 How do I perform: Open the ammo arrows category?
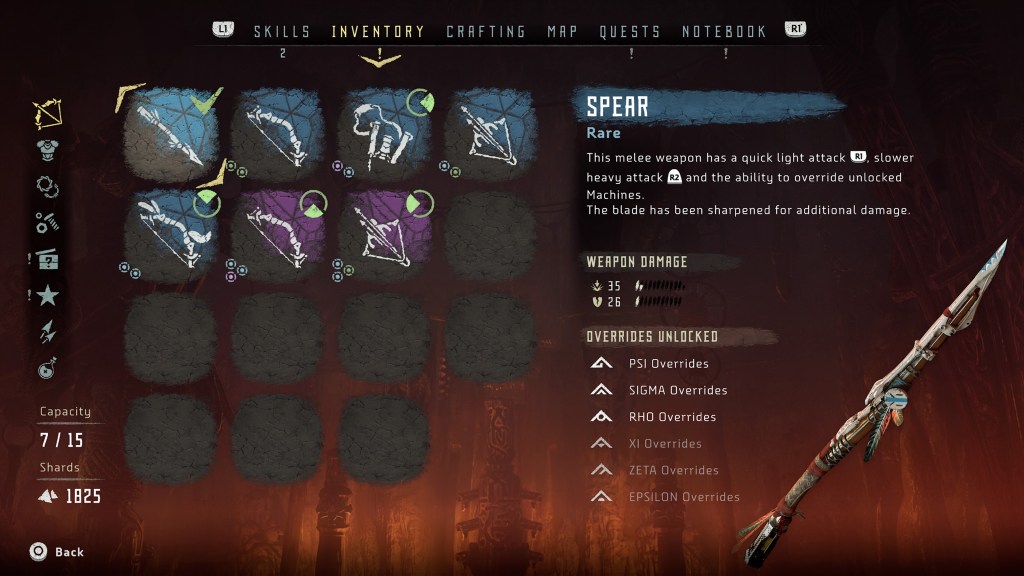tap(47, 332)
